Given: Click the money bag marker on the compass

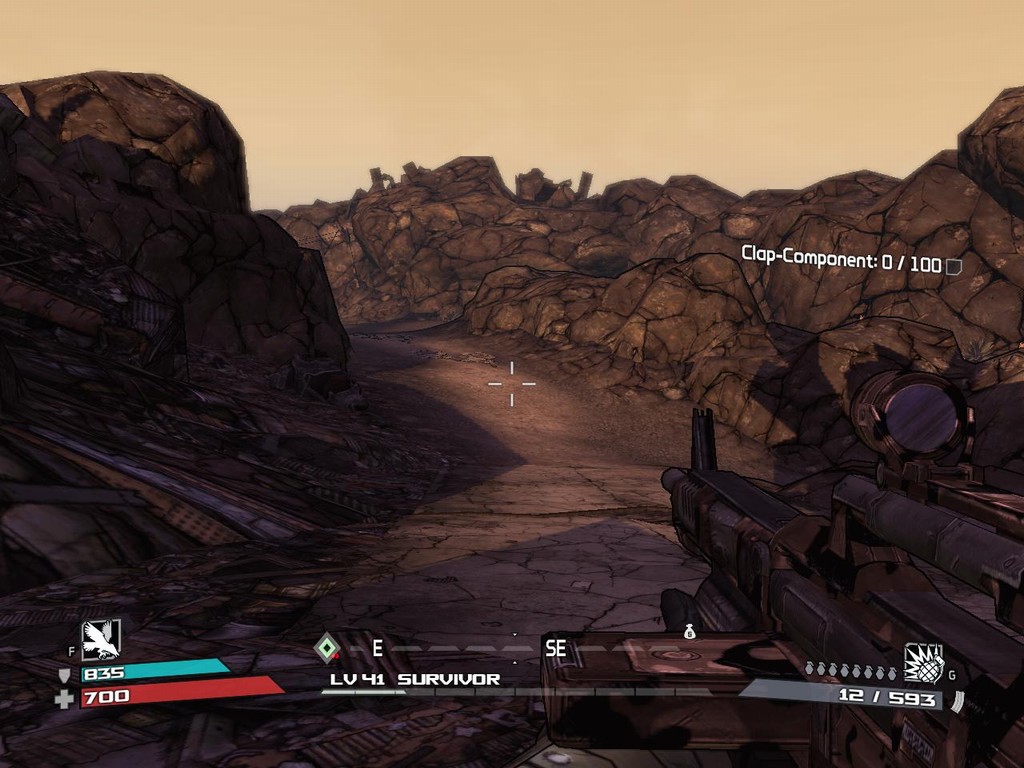Looking at the screenshot, I should (689, 632).
